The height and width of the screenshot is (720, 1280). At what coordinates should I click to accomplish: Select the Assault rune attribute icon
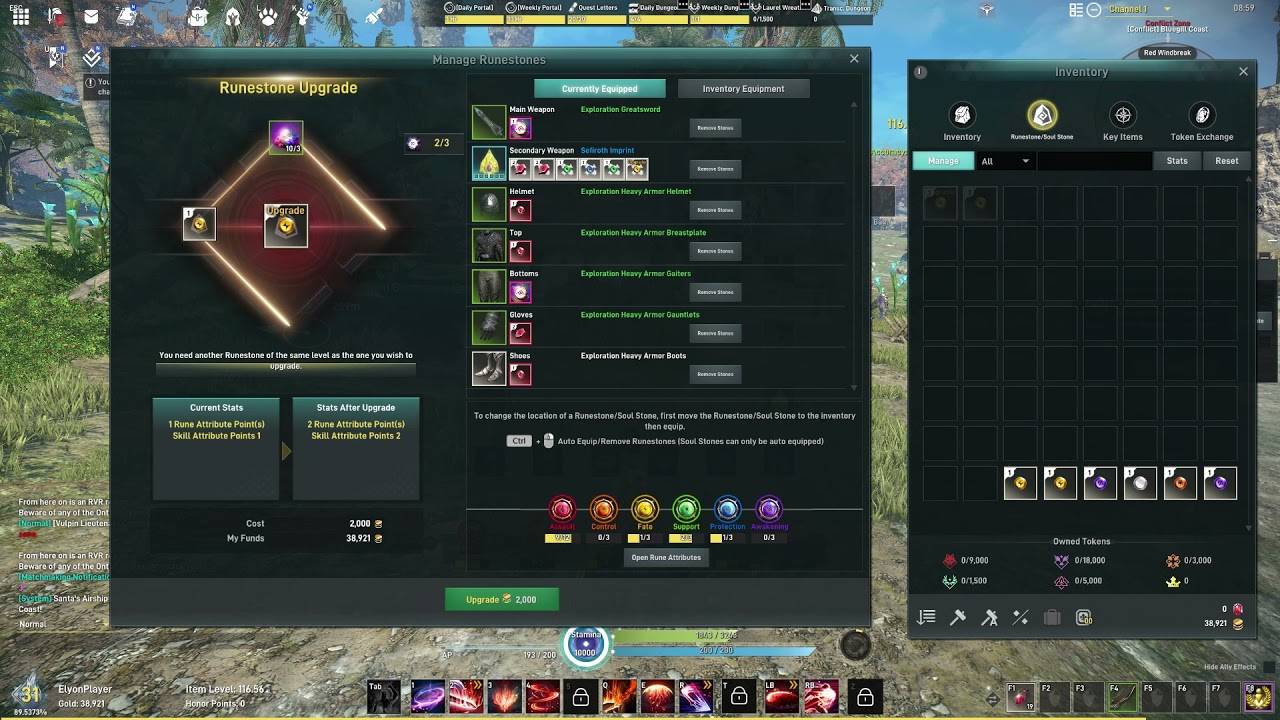pyautogui.click(x=562, y=510)
